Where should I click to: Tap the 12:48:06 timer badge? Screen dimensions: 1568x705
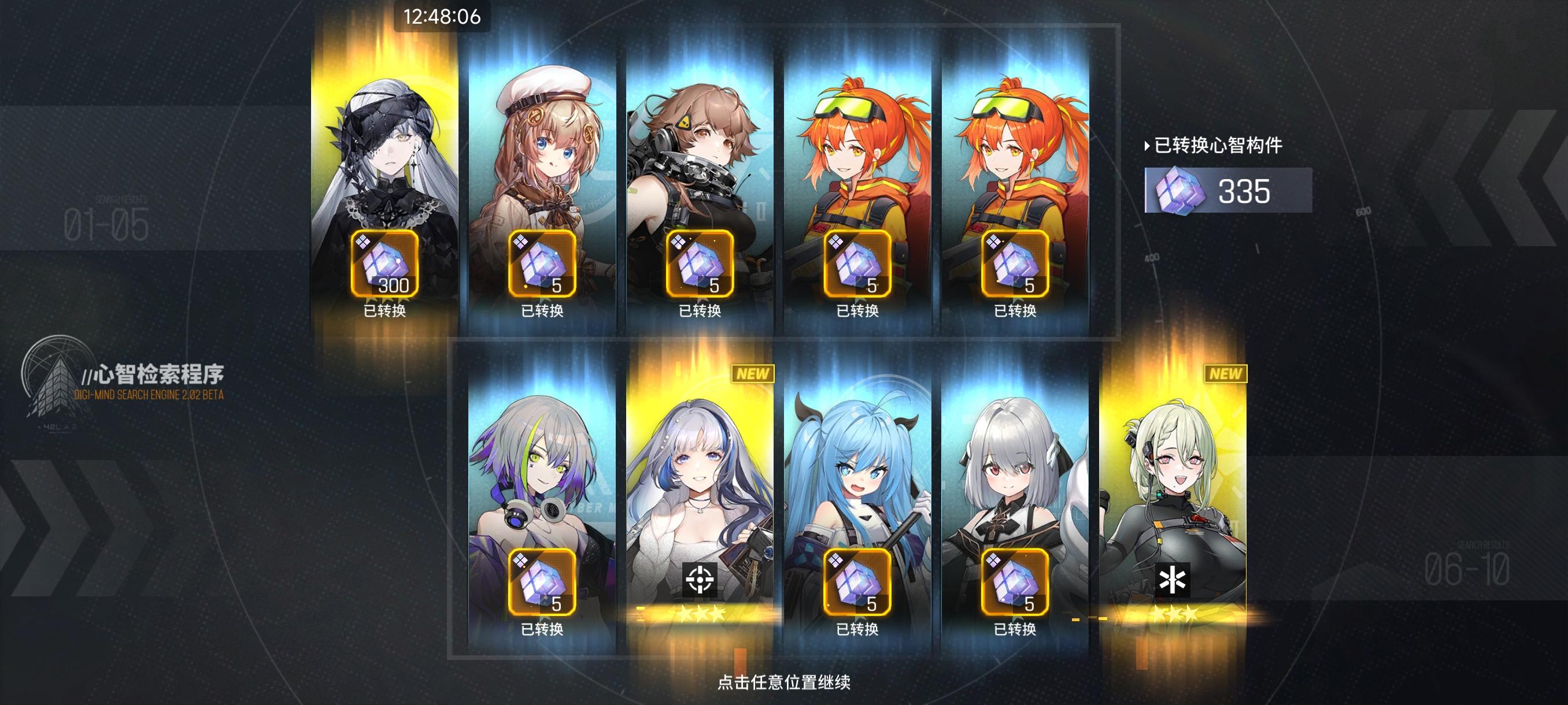(x=440, y=17)
